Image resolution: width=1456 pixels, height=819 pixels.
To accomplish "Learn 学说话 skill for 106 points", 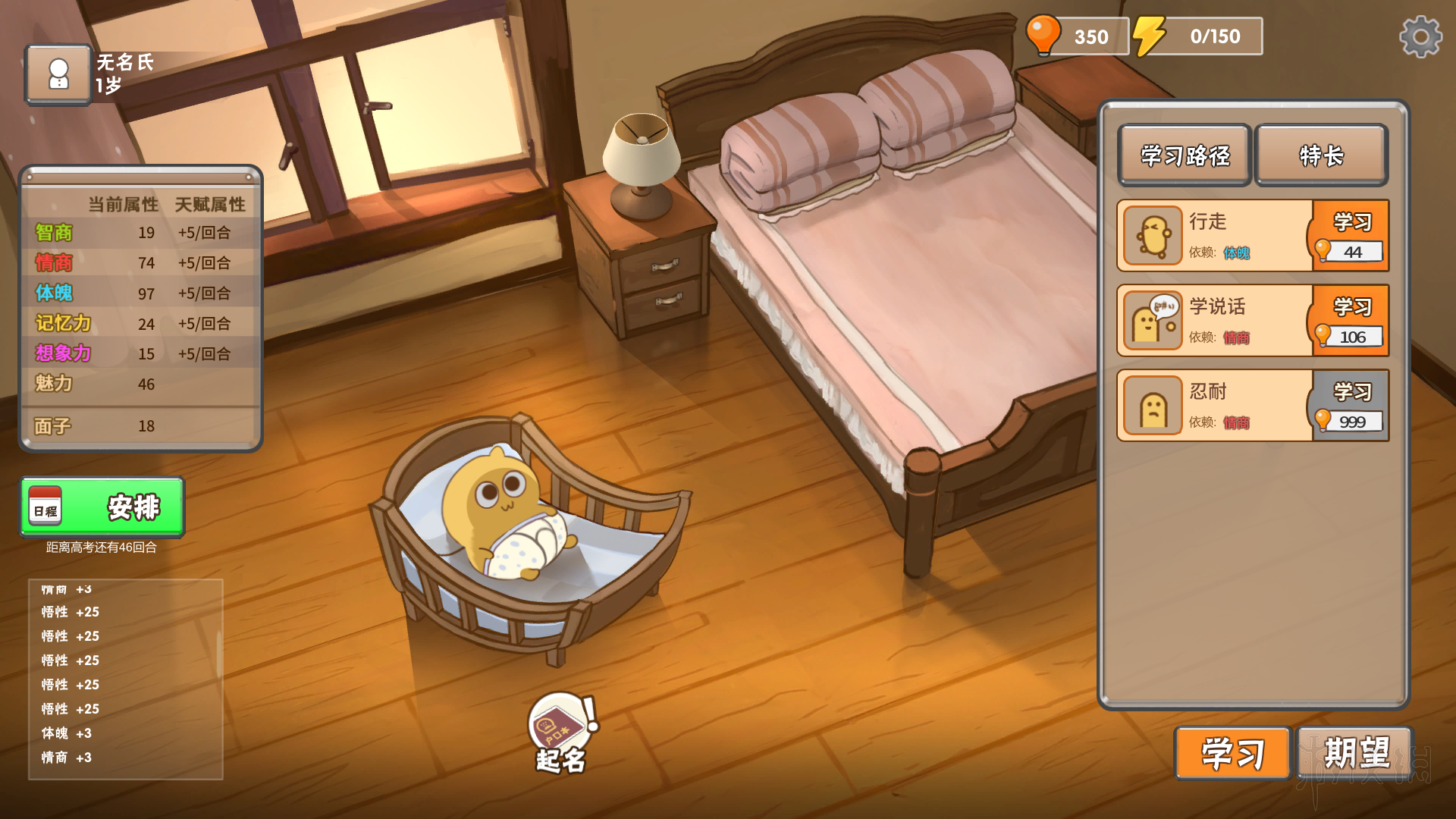I will pyautogui.click(x=1351, y=321).
